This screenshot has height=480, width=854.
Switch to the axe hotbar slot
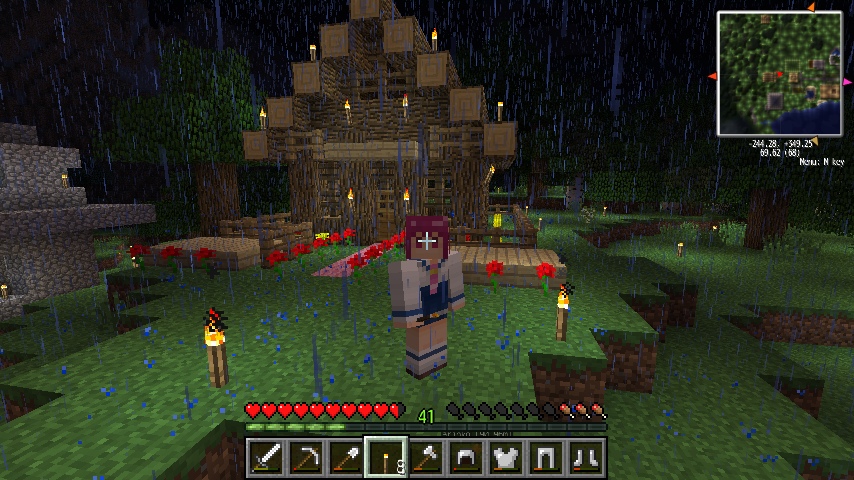coord(425,458)
